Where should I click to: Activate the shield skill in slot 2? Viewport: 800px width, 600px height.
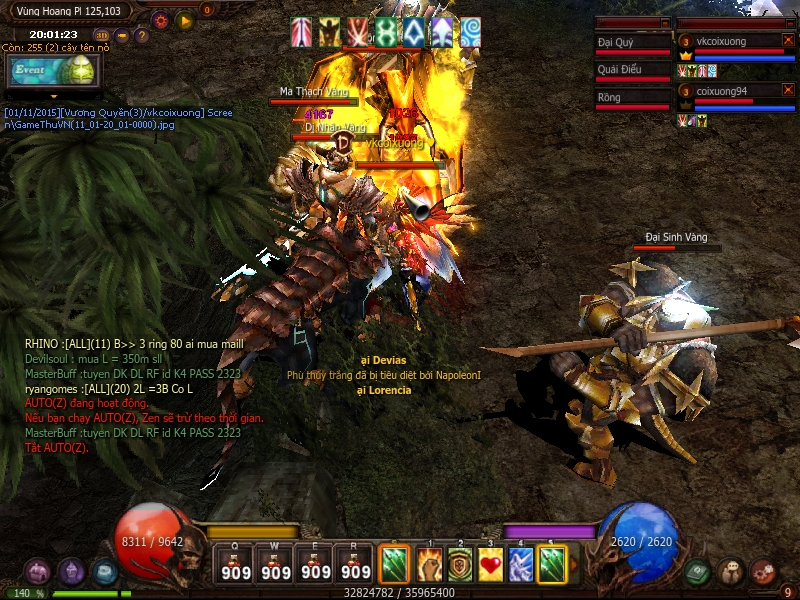(460, 564)
